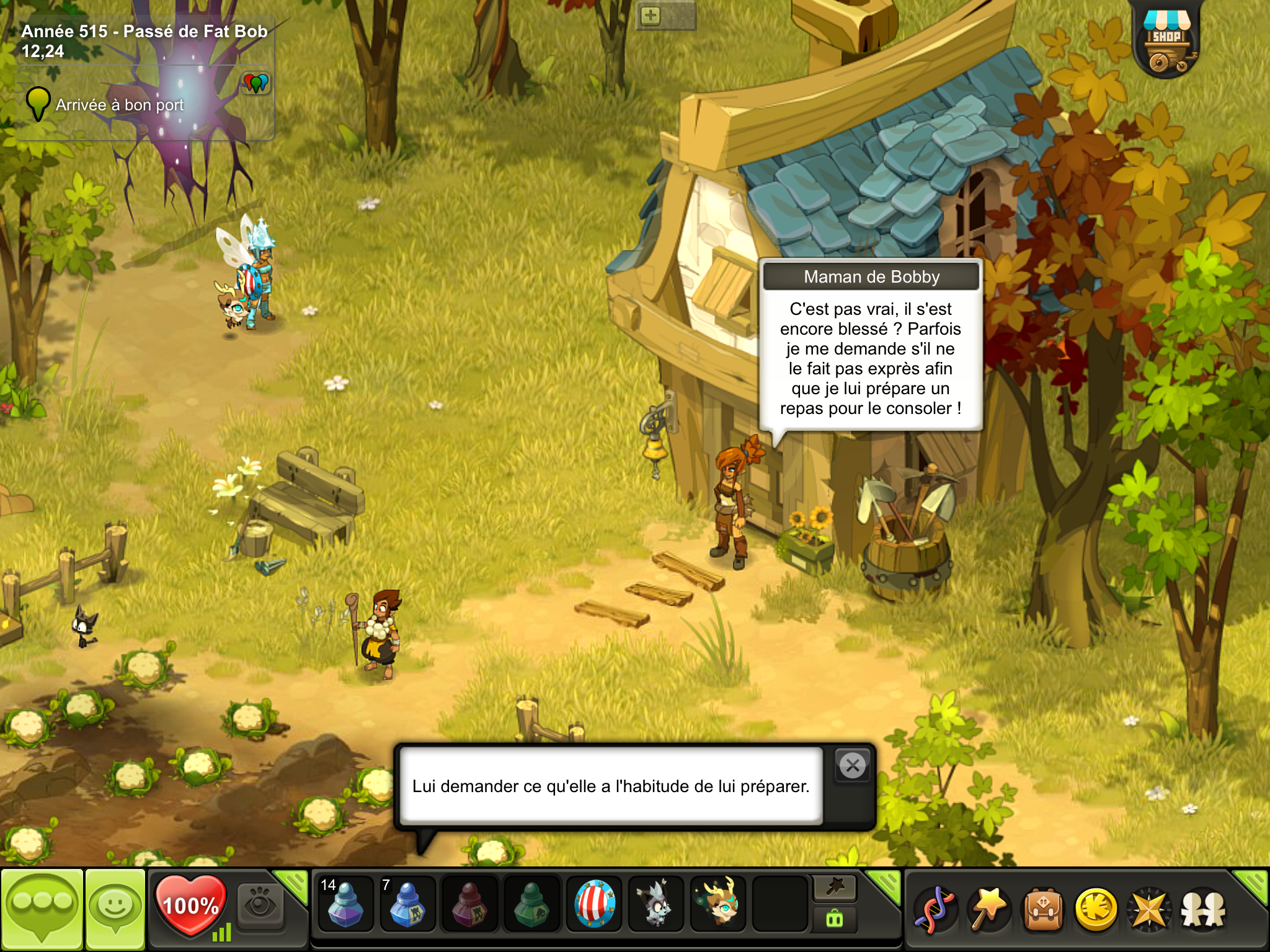Select the striped star shield item
Viewport: 1270px width, 952px height.
(594, 905)
